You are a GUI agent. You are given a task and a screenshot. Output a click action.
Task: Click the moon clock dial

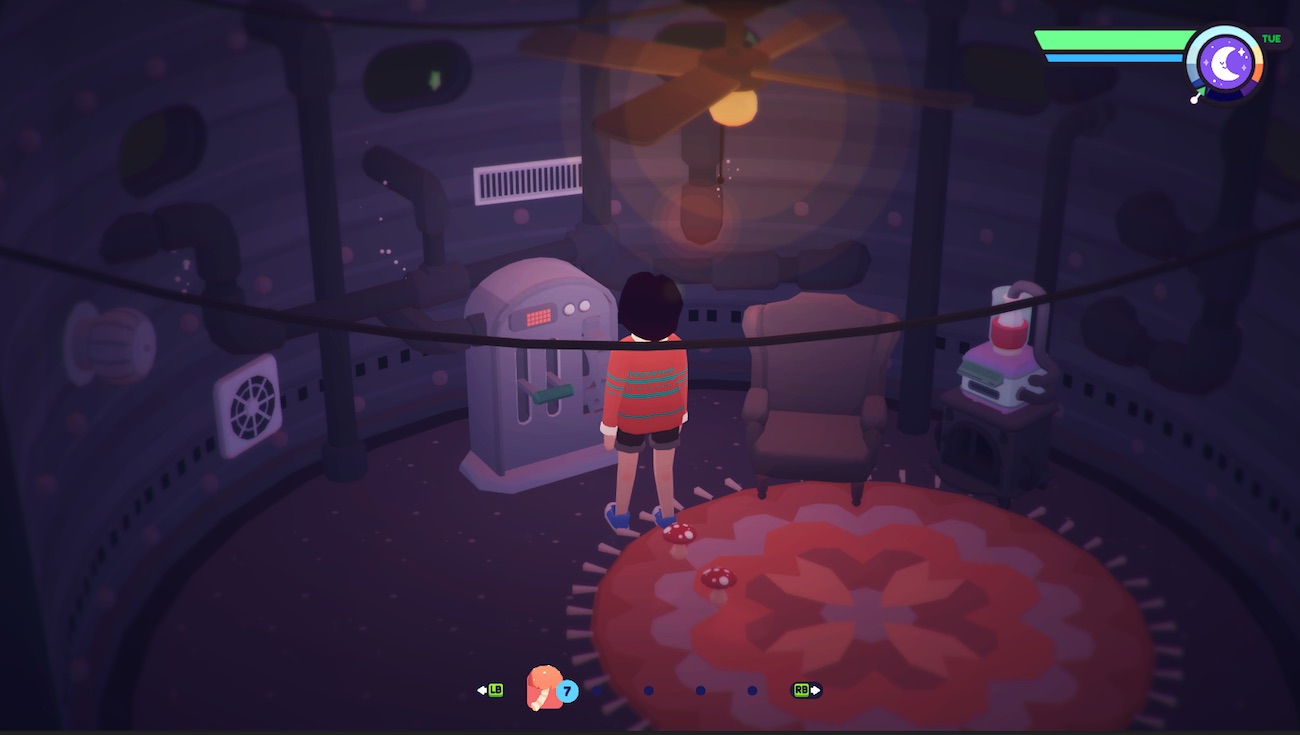[x=1225, y=63]
